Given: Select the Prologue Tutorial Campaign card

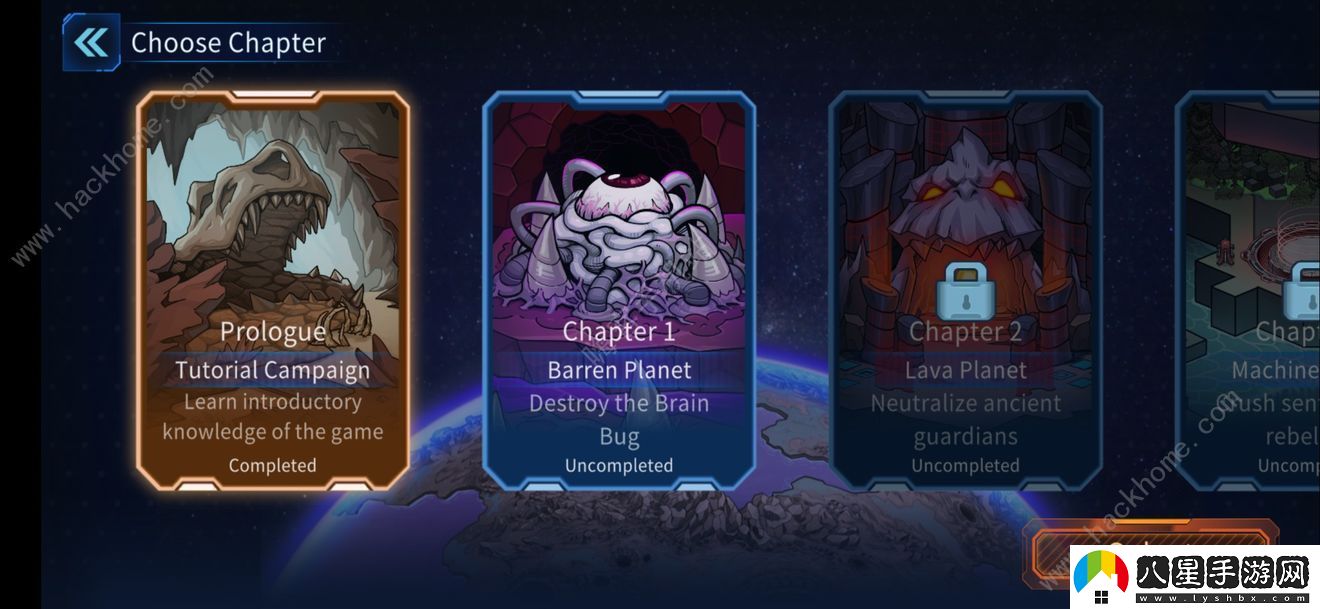Looking at the screenshot, I should click(272, 290).
